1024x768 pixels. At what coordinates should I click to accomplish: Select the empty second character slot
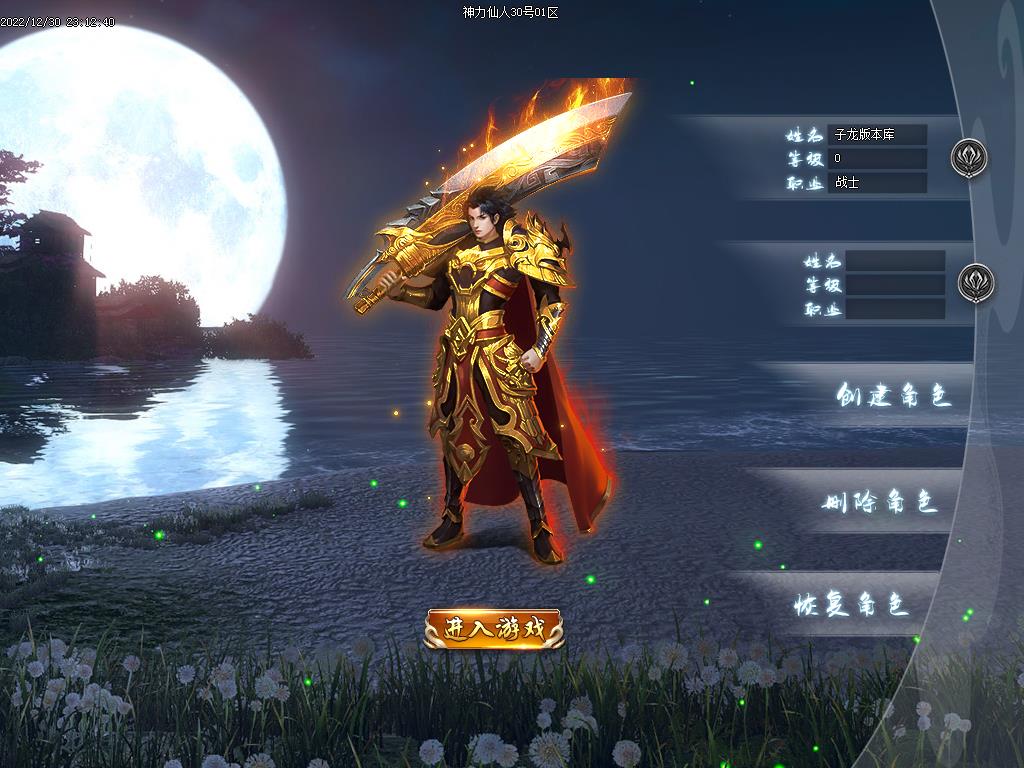coord(894,285)
